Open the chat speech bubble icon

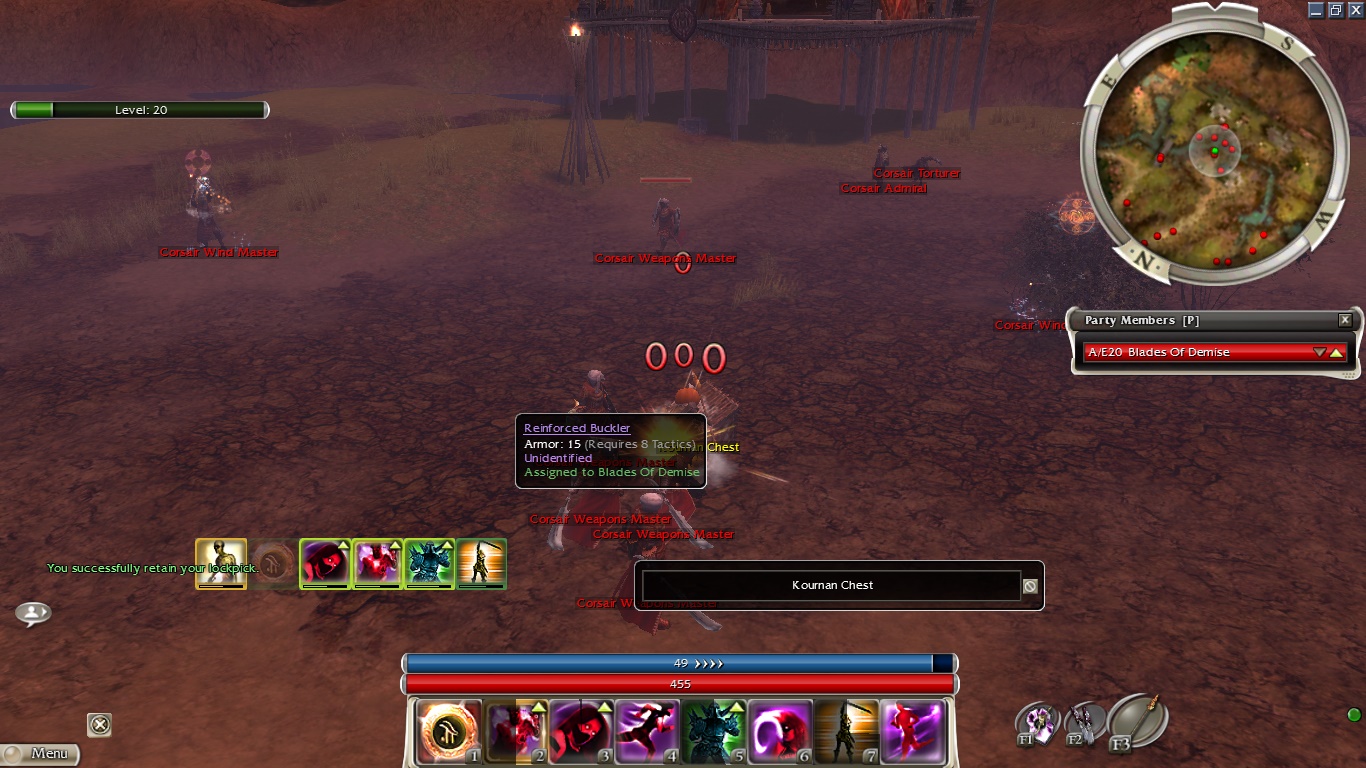pyautogui.click(x=33, y=612)
